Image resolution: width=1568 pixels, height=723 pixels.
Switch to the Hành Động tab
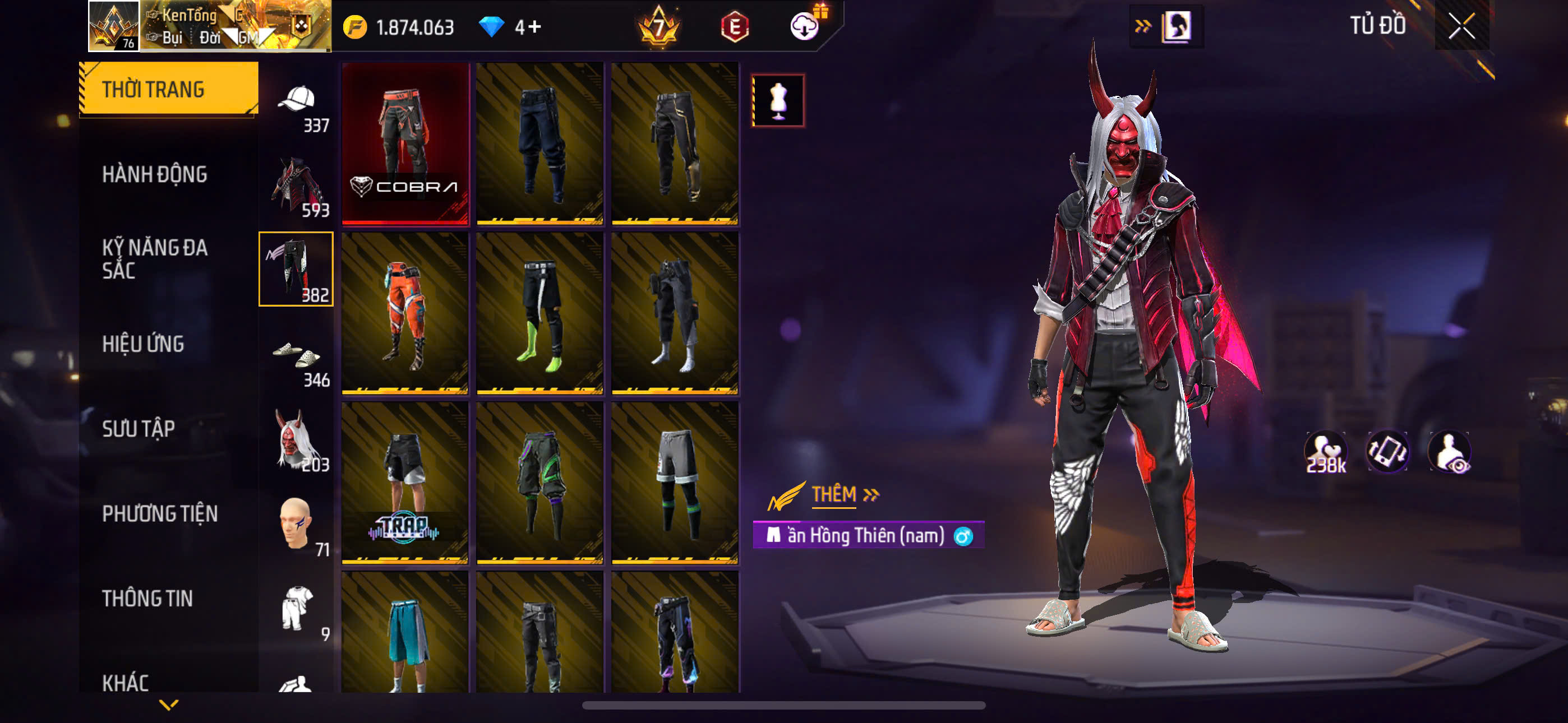155,175
